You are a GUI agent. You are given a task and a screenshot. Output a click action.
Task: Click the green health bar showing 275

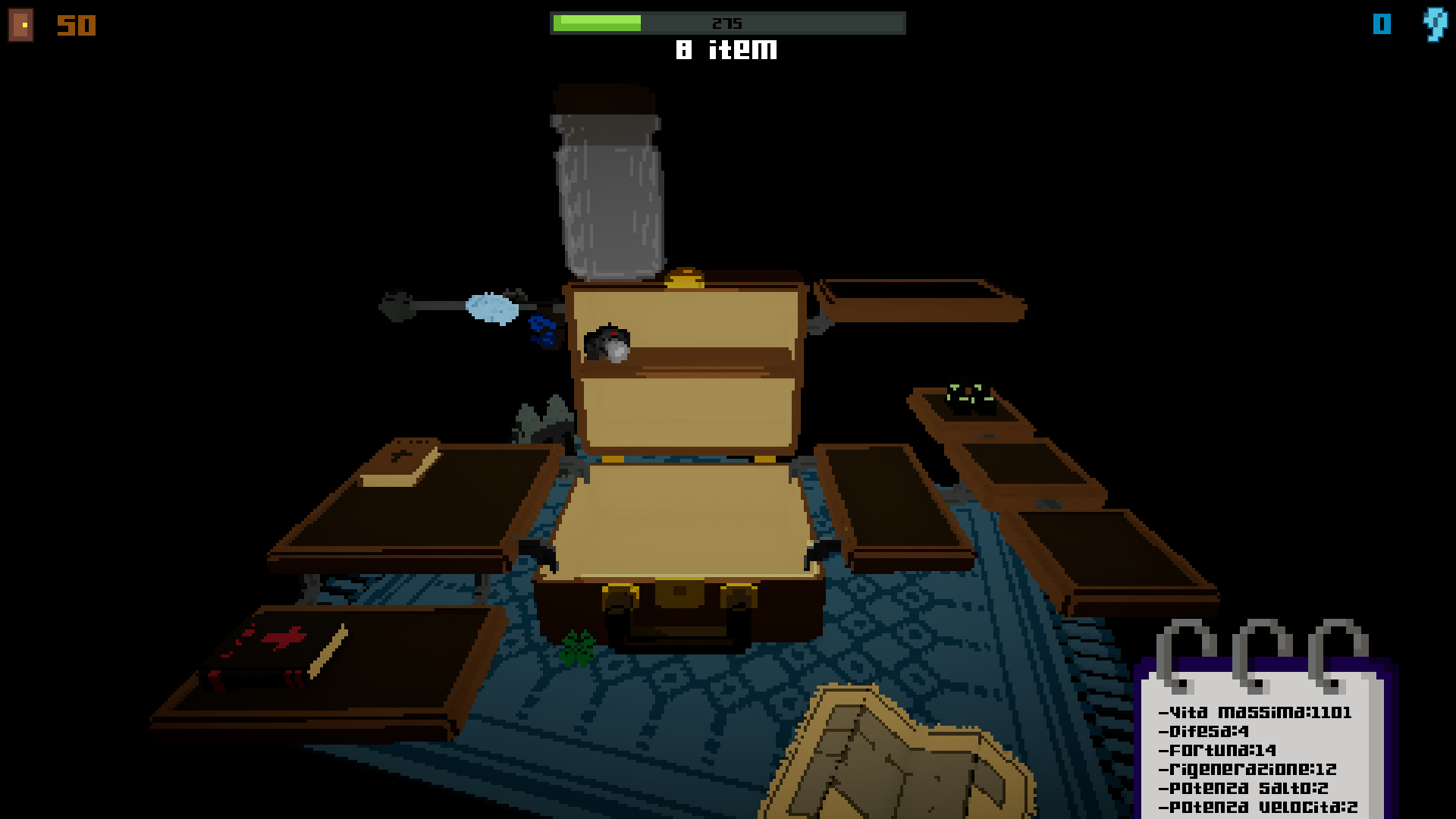click(x=599, y=22)
